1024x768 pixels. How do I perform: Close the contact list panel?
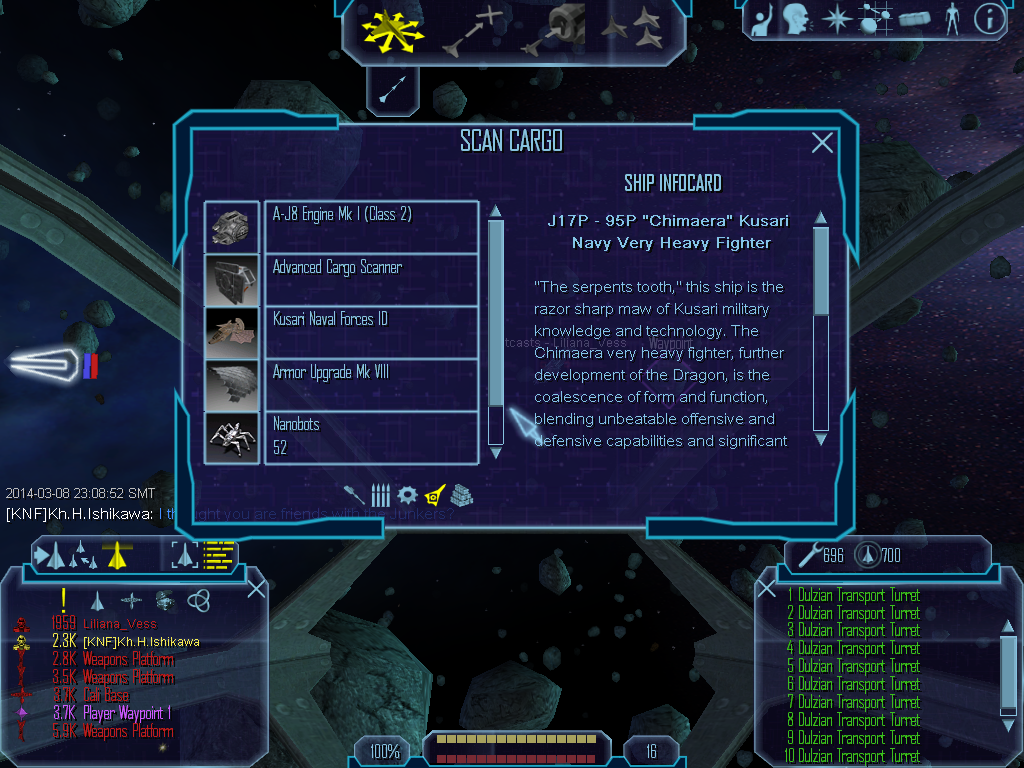click(x=256, y=588)
